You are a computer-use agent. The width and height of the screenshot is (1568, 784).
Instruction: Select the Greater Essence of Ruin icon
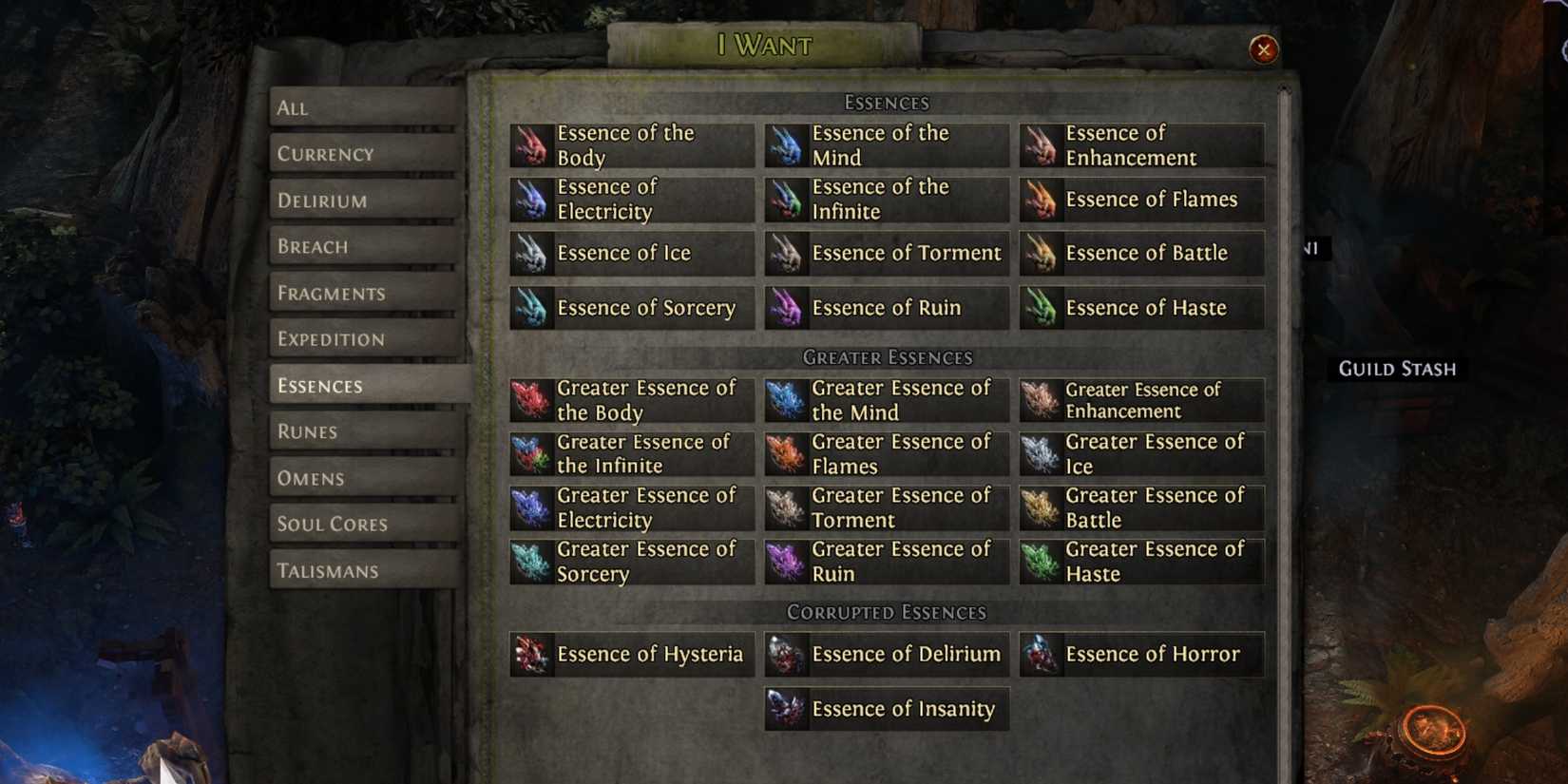787,562
